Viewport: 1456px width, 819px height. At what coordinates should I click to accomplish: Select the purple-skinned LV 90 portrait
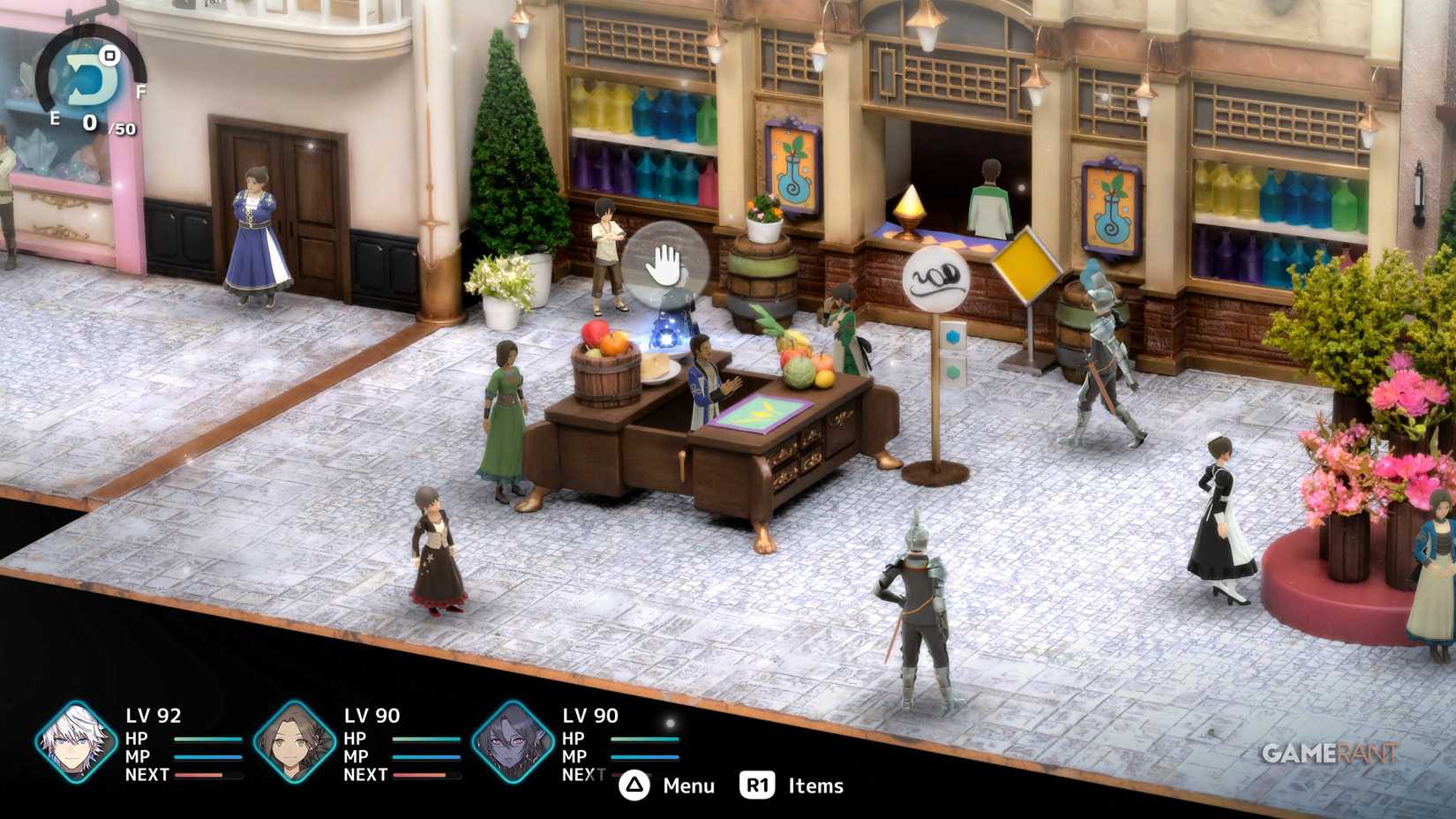coord(510,743)
